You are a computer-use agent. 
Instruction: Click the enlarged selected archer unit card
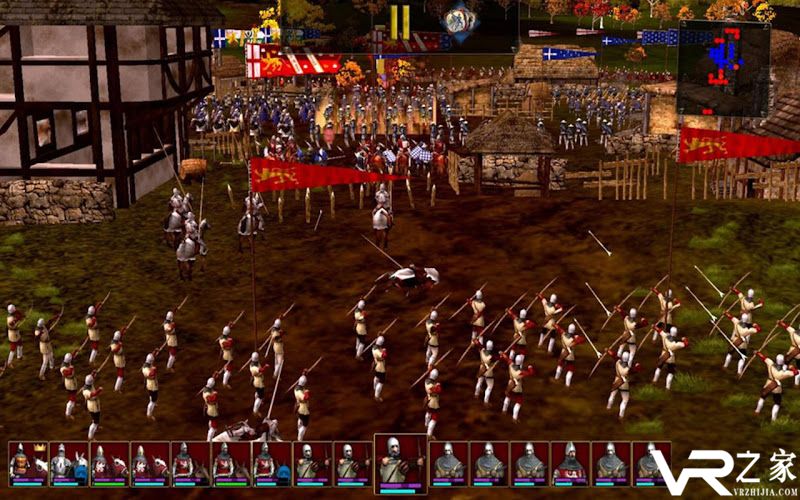coord(400,463)
